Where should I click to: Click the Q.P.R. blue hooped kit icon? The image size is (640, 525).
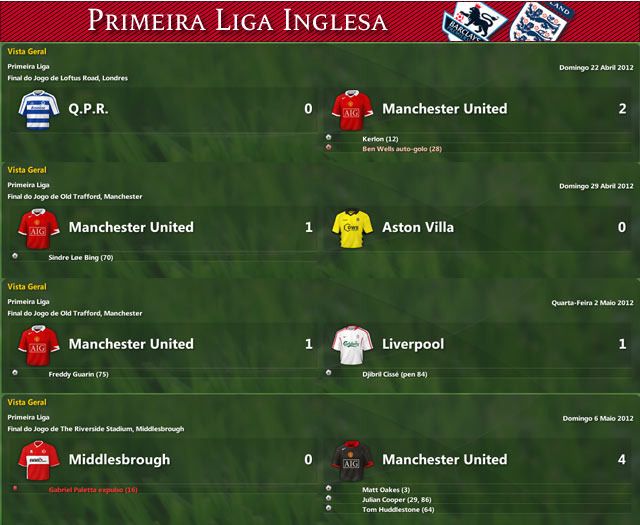(x=38, y=109)
